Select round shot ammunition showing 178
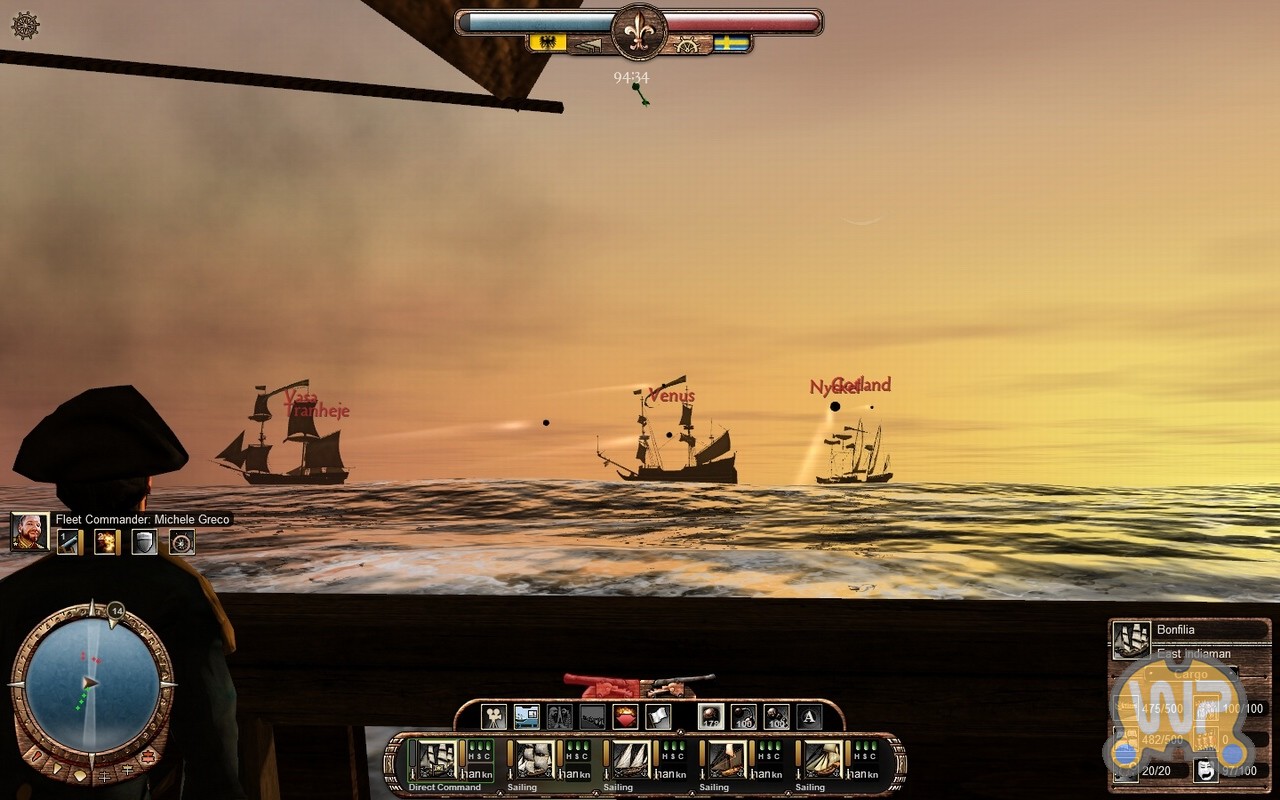The image size is (1280, 800). pos(711,716)
